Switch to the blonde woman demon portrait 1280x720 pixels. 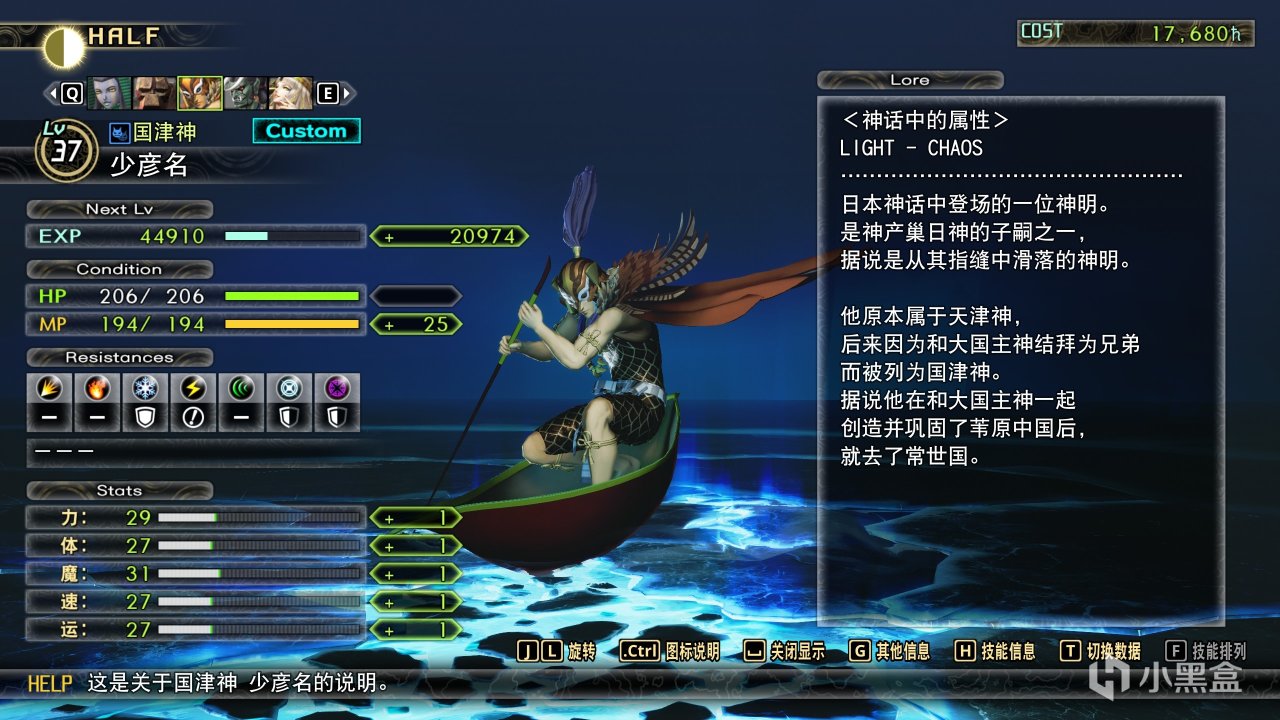click(x=290, y=93)
